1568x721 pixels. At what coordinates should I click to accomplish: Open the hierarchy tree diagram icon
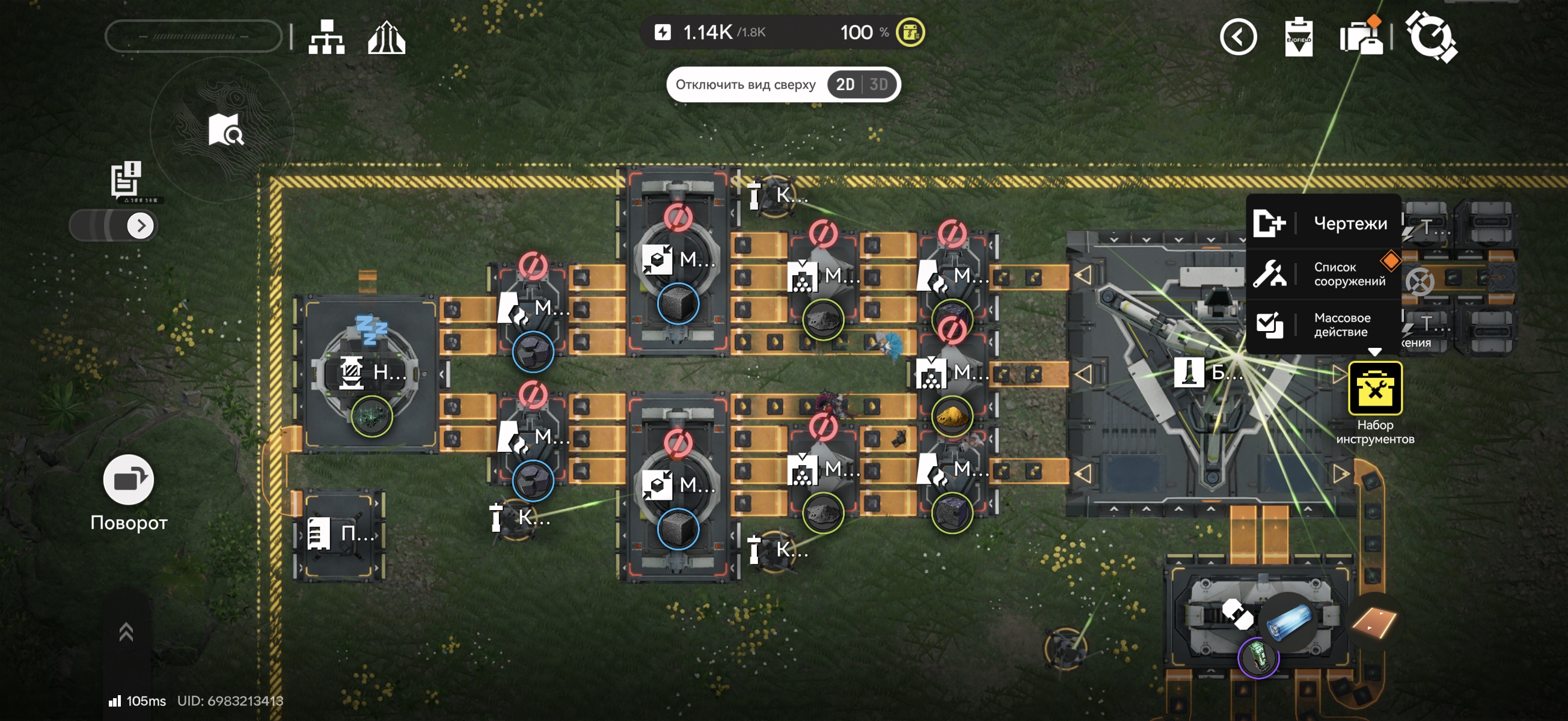pyautogui.click(x=326, y=37)
